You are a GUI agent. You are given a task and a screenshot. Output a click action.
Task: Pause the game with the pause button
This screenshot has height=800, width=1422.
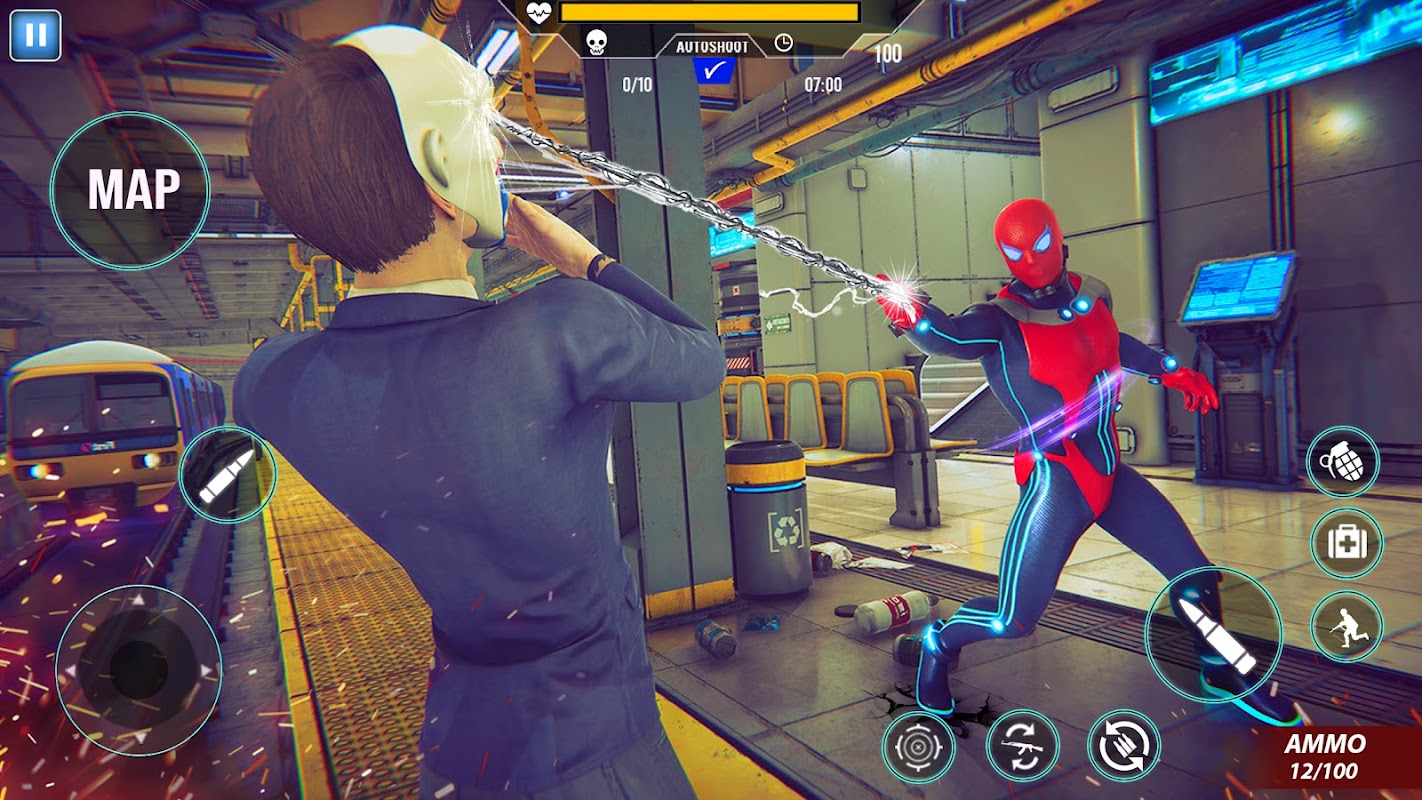pyautogui.click(x=35, y=36)
